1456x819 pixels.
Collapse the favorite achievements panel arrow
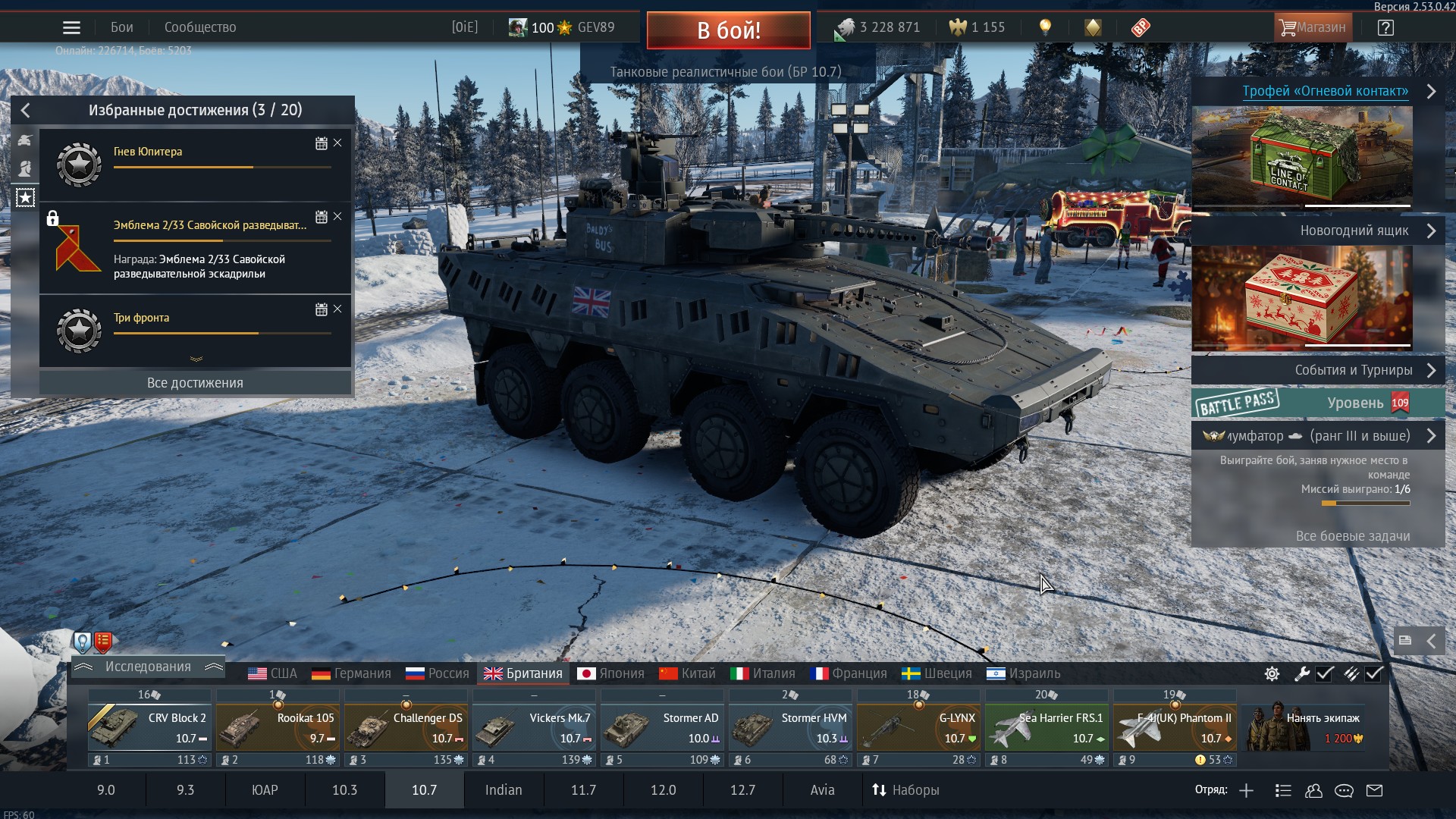point(26,111)
